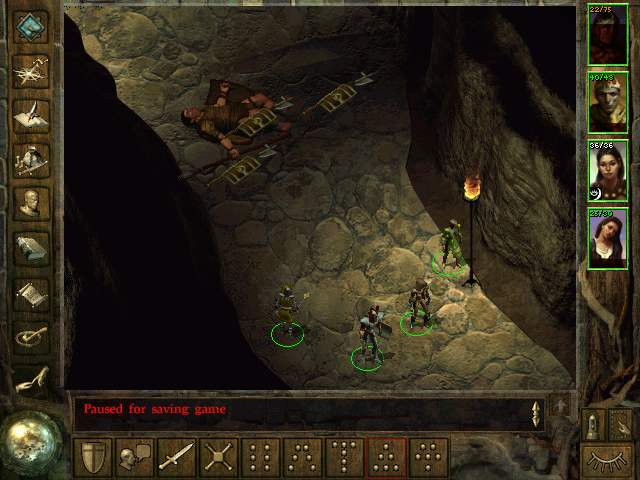Choose the T-shaped party formation
The image size is (640, 480).
(344, 456)
